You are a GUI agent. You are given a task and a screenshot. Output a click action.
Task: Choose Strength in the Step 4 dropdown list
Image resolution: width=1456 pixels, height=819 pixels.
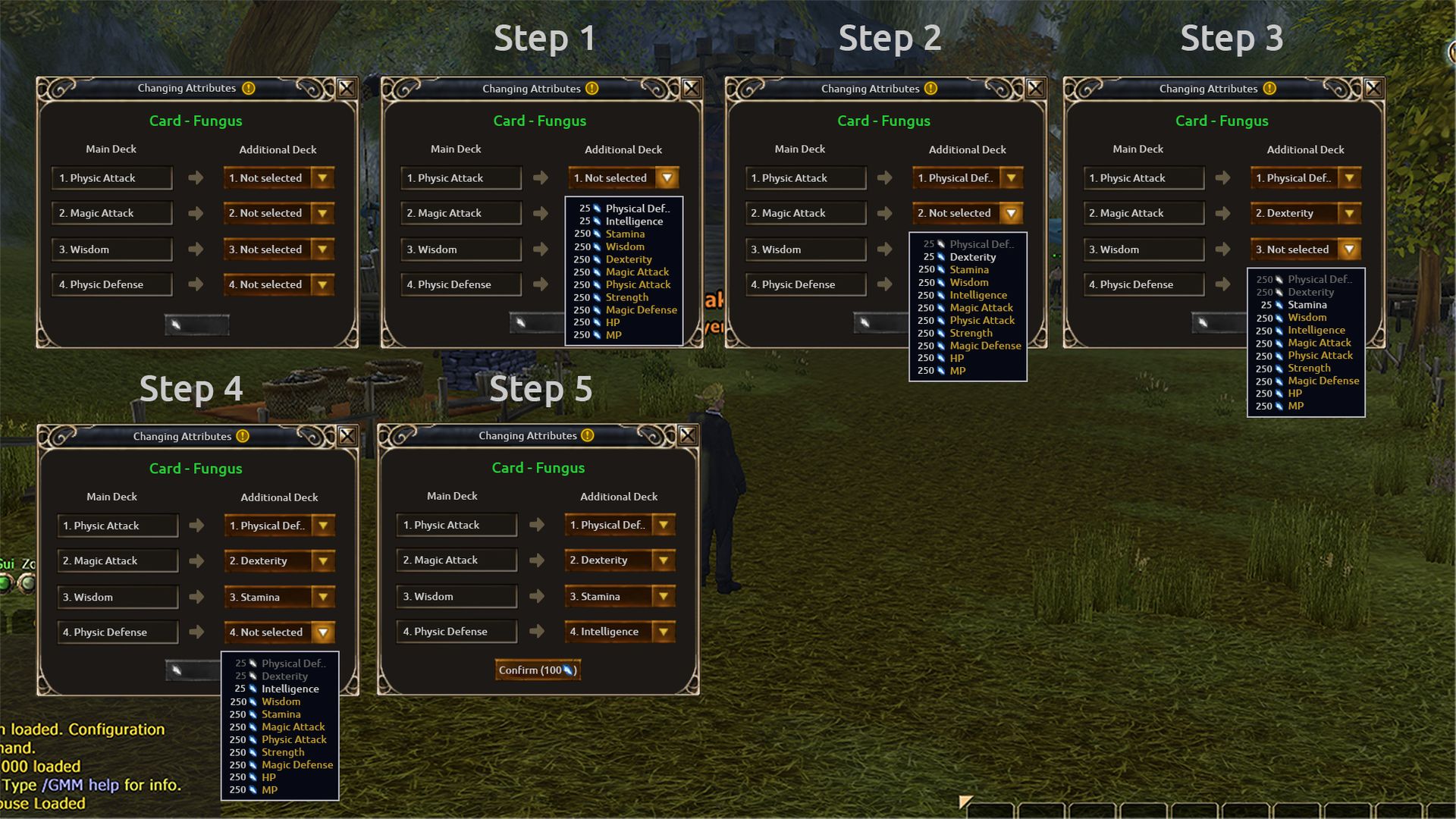point(283,752)
